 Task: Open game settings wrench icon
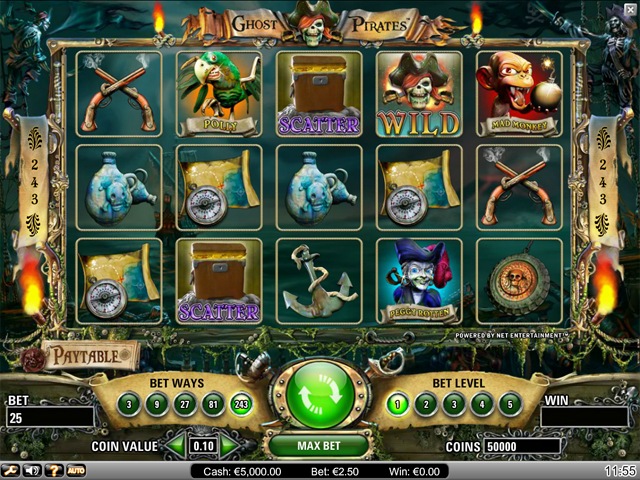tap(11, 470)
